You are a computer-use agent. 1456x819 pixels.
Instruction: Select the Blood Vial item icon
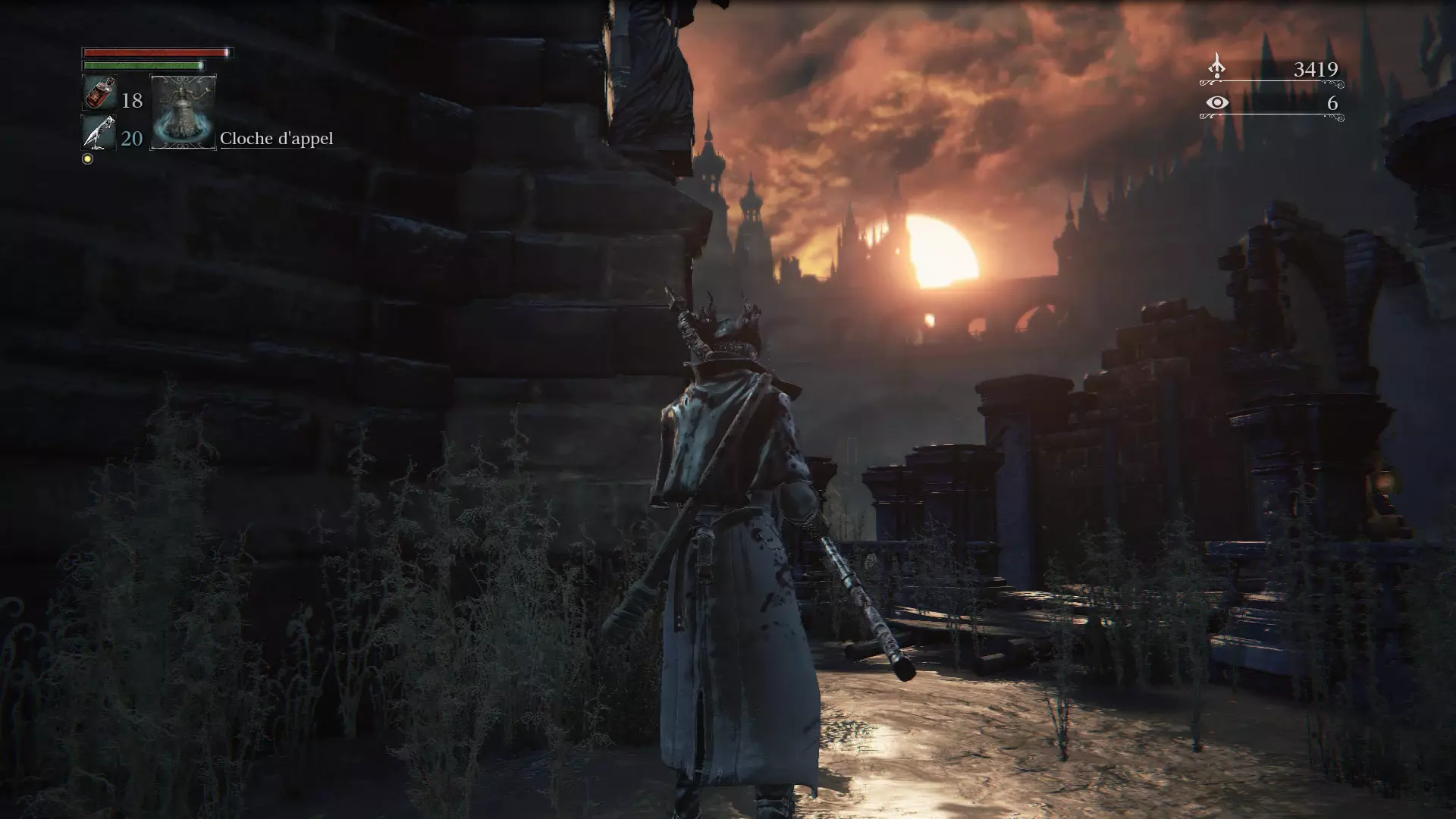[99, 94]
